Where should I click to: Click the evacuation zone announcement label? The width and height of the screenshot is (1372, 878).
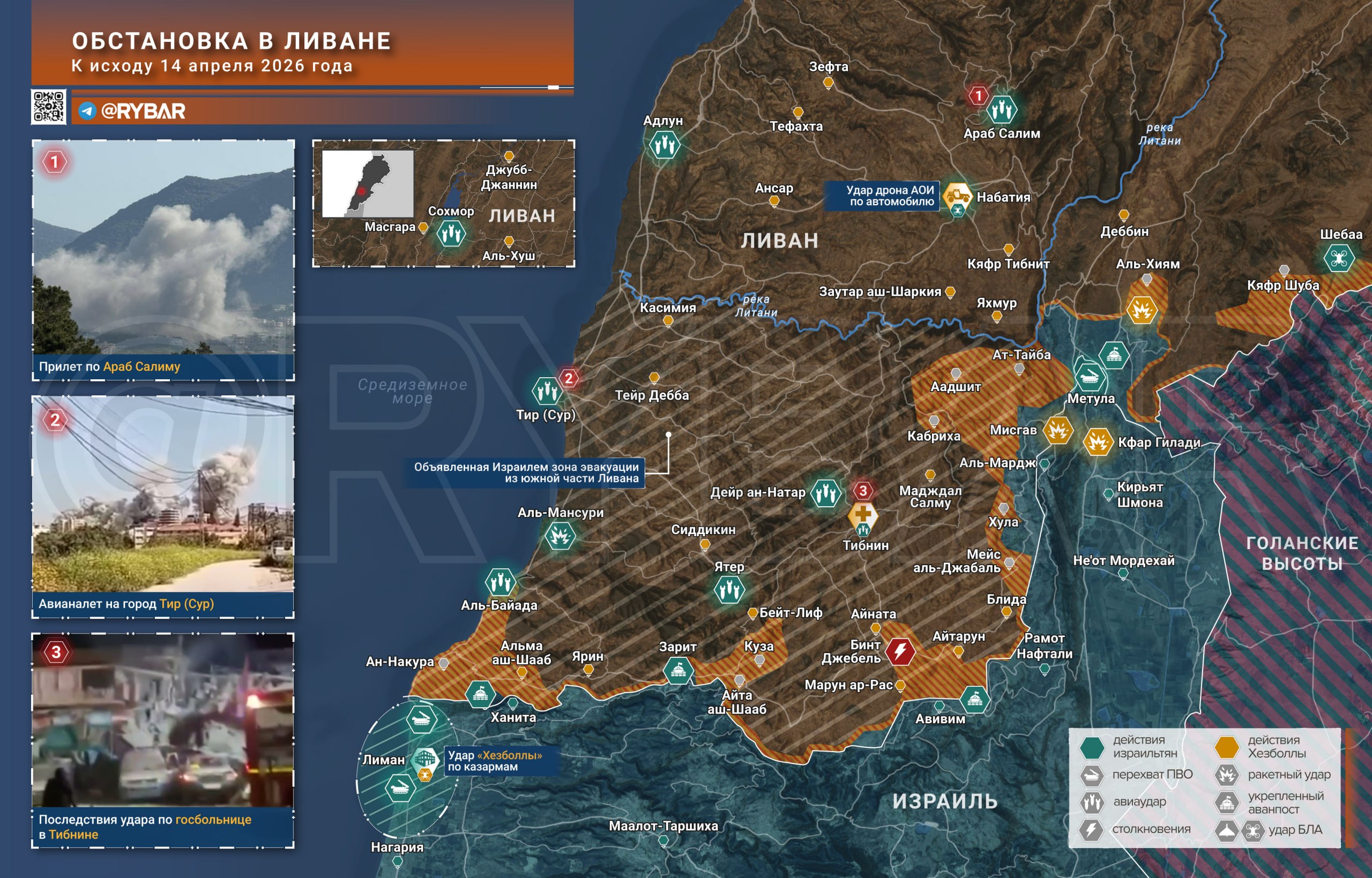(x=525, y=472)
